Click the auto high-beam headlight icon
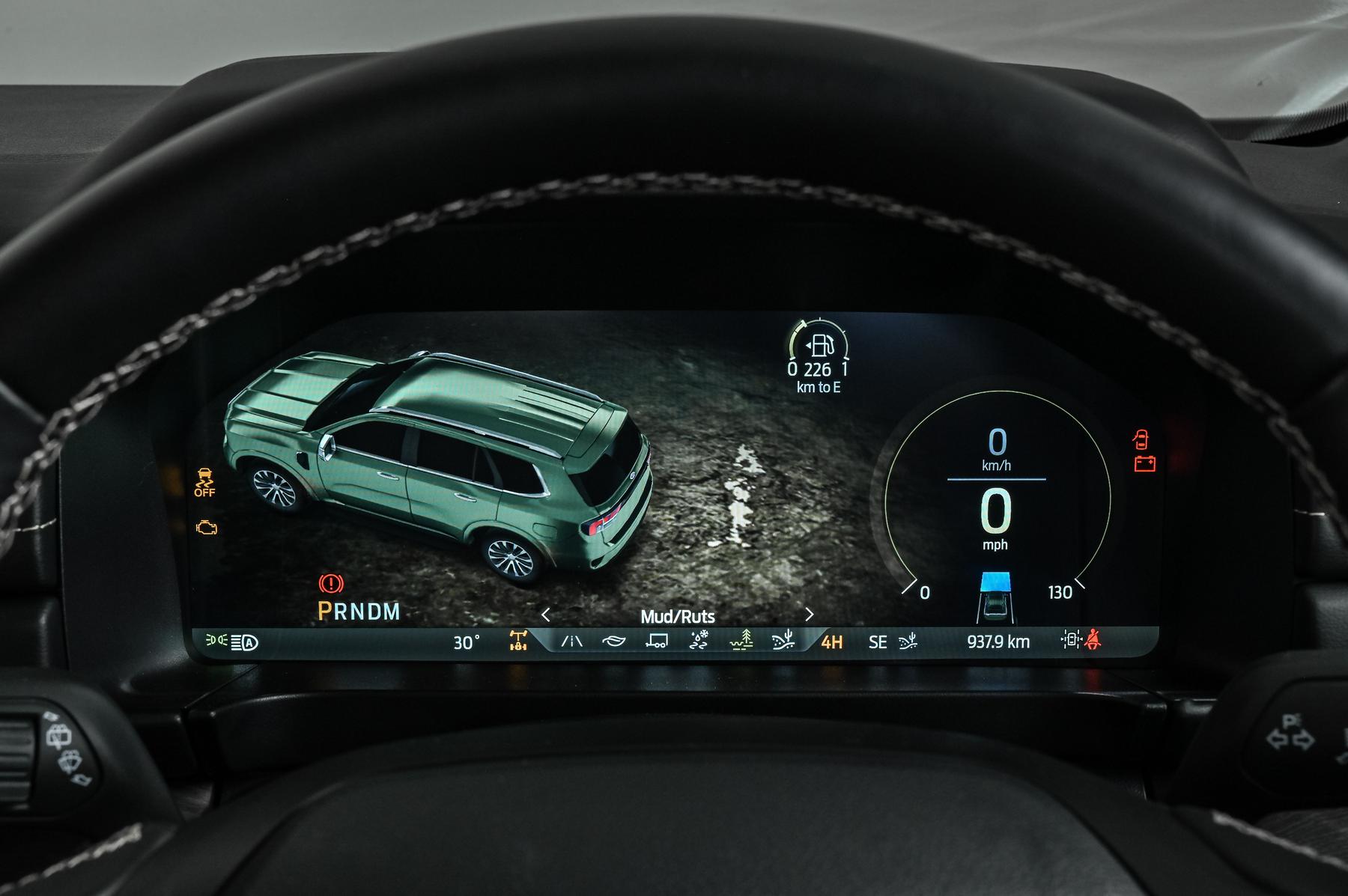Image resolution: width=1348 pixels, height=896 pixels. click(244, 641)
